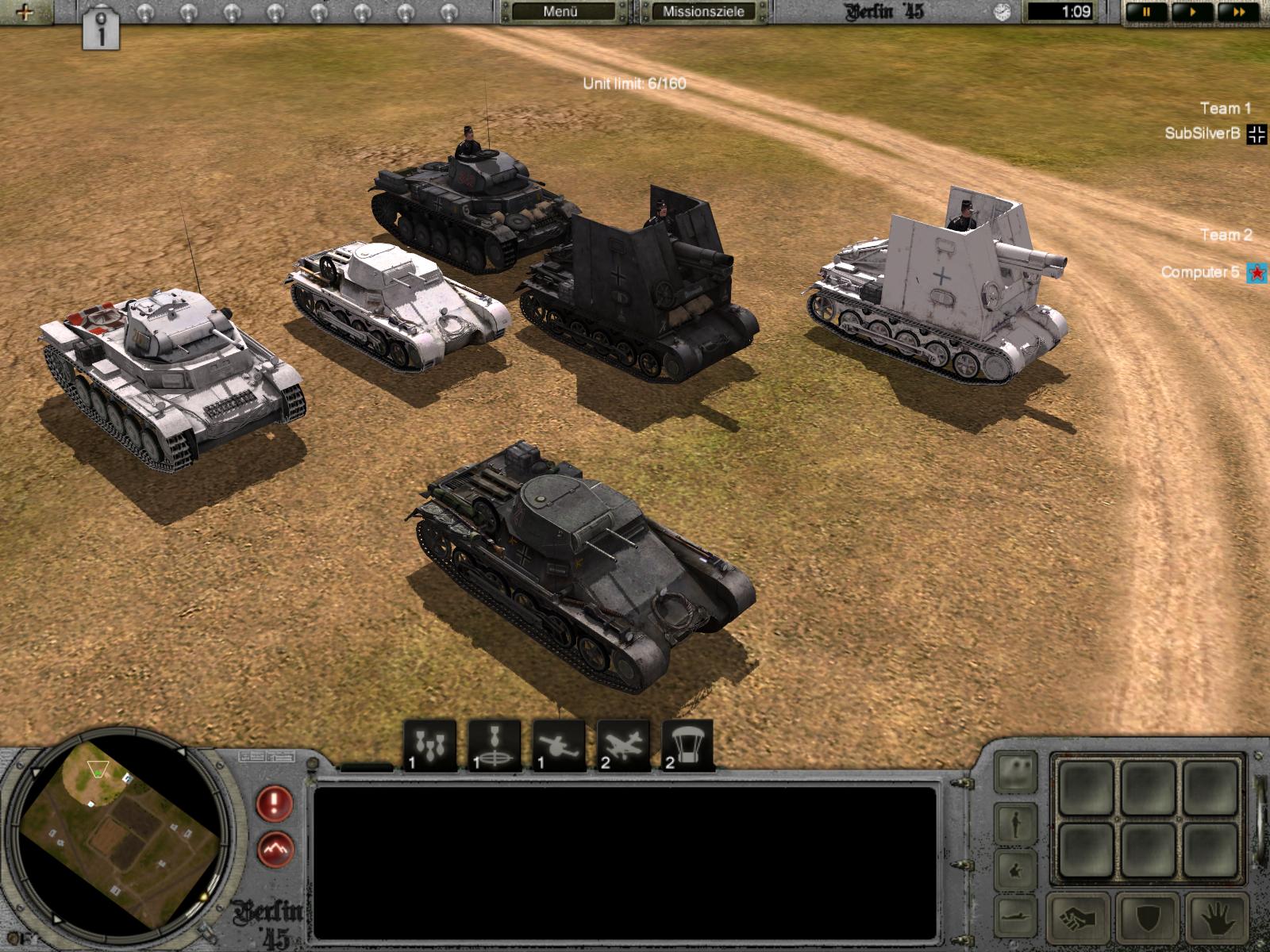Pause the game speed
Viewport: 1270px width, 952px height.
(1146, 12)
